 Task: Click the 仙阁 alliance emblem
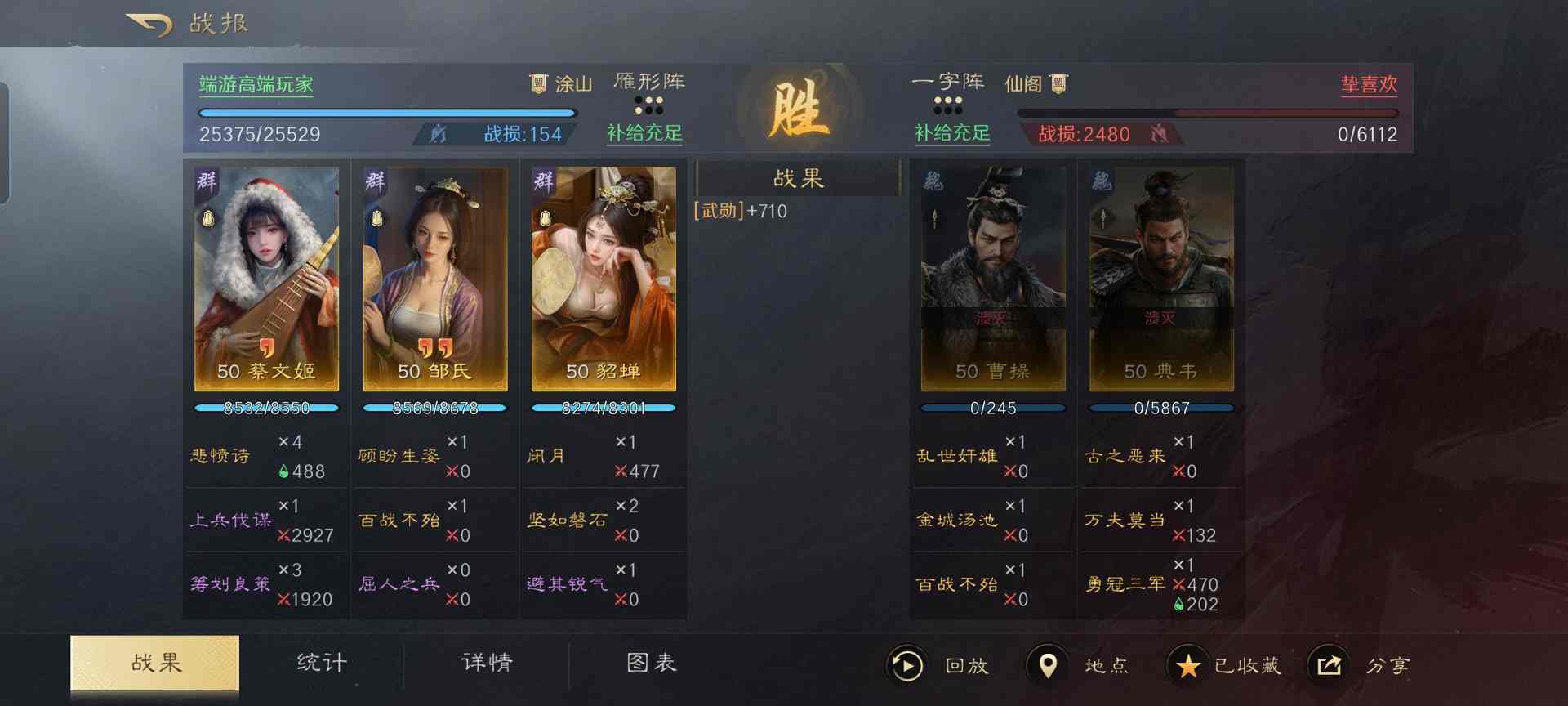pyautogui.click(x=1058, y=83)
